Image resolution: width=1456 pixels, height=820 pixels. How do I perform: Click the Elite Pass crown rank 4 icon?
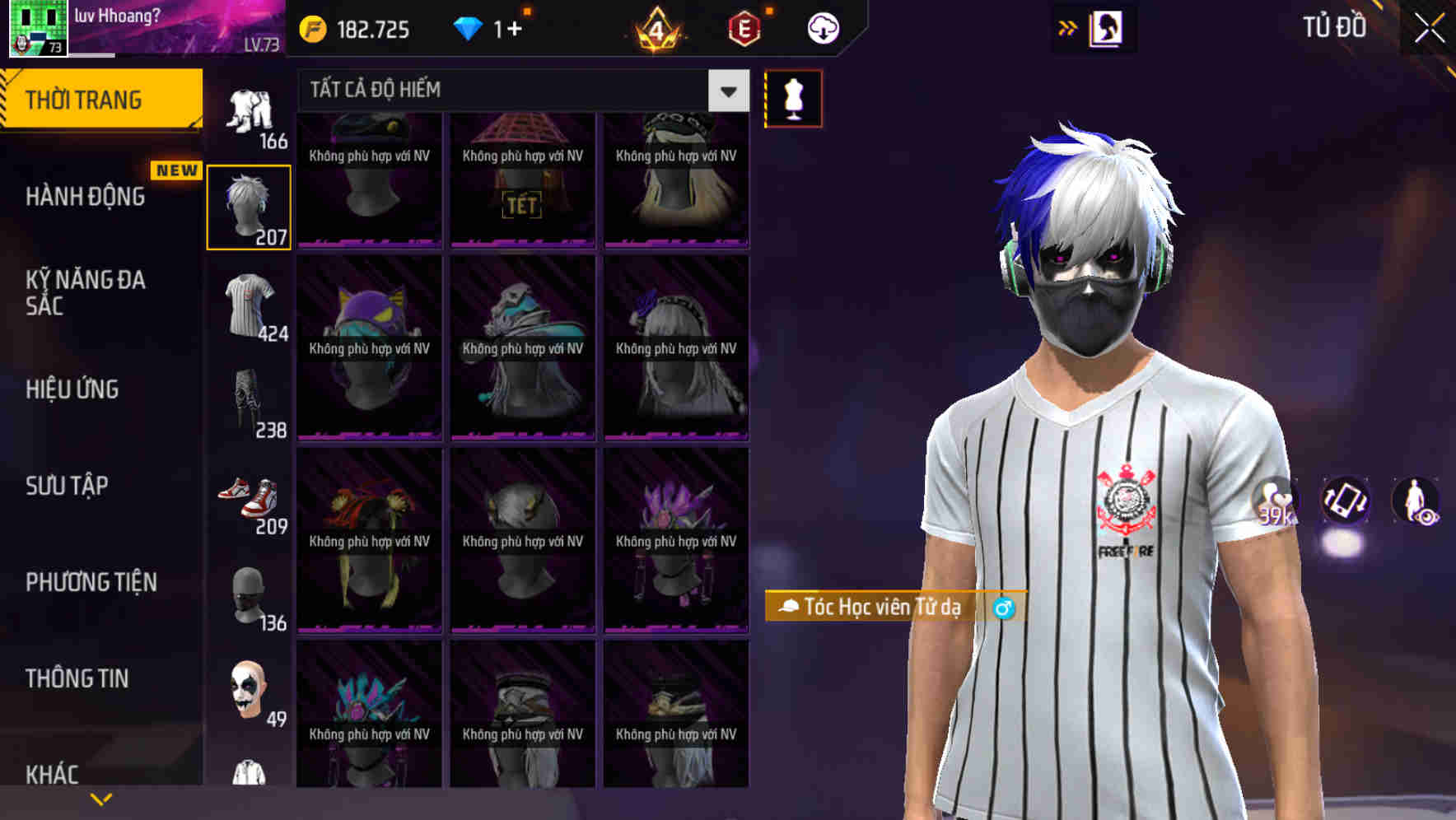coord(656,29)
